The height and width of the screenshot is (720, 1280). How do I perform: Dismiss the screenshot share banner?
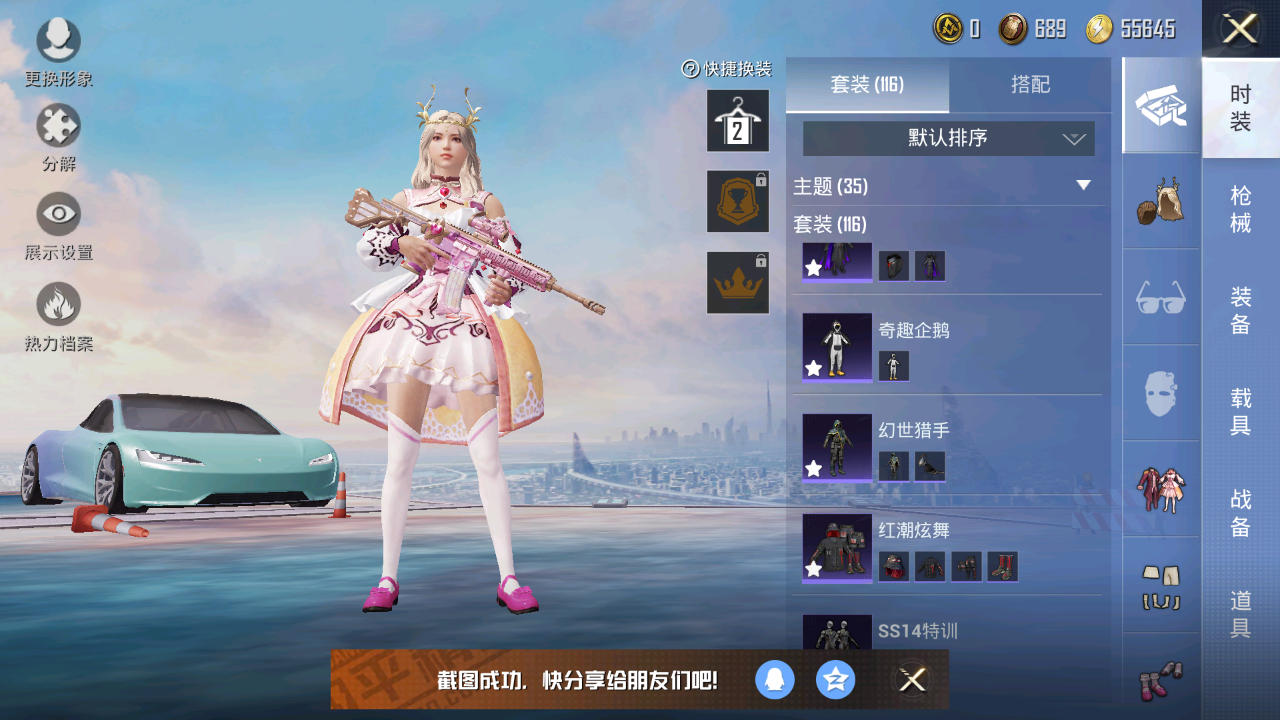click(x=912, y=680)
